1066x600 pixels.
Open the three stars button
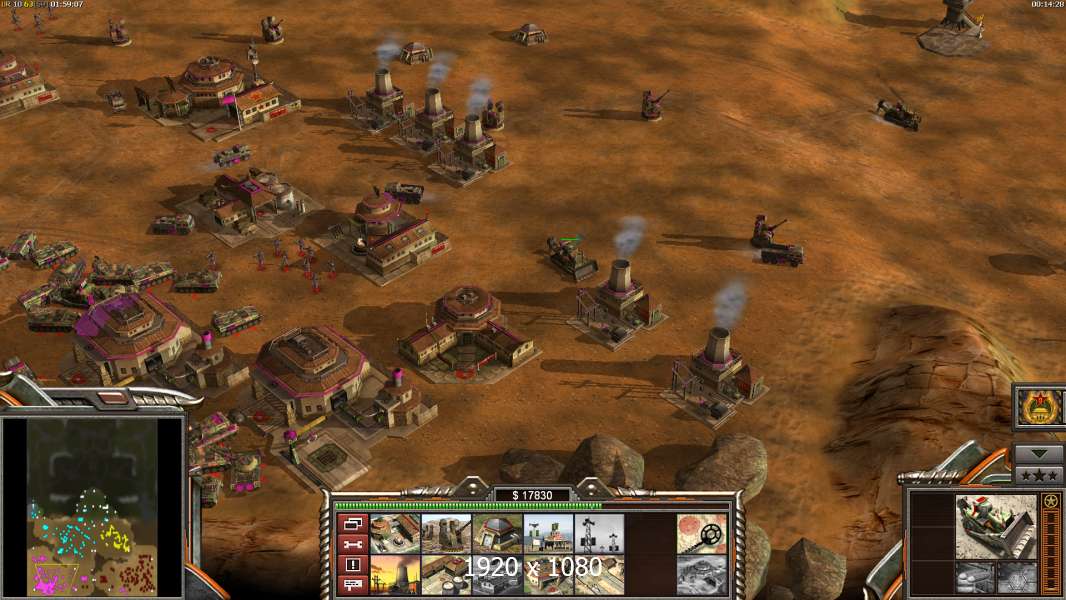1039,474
